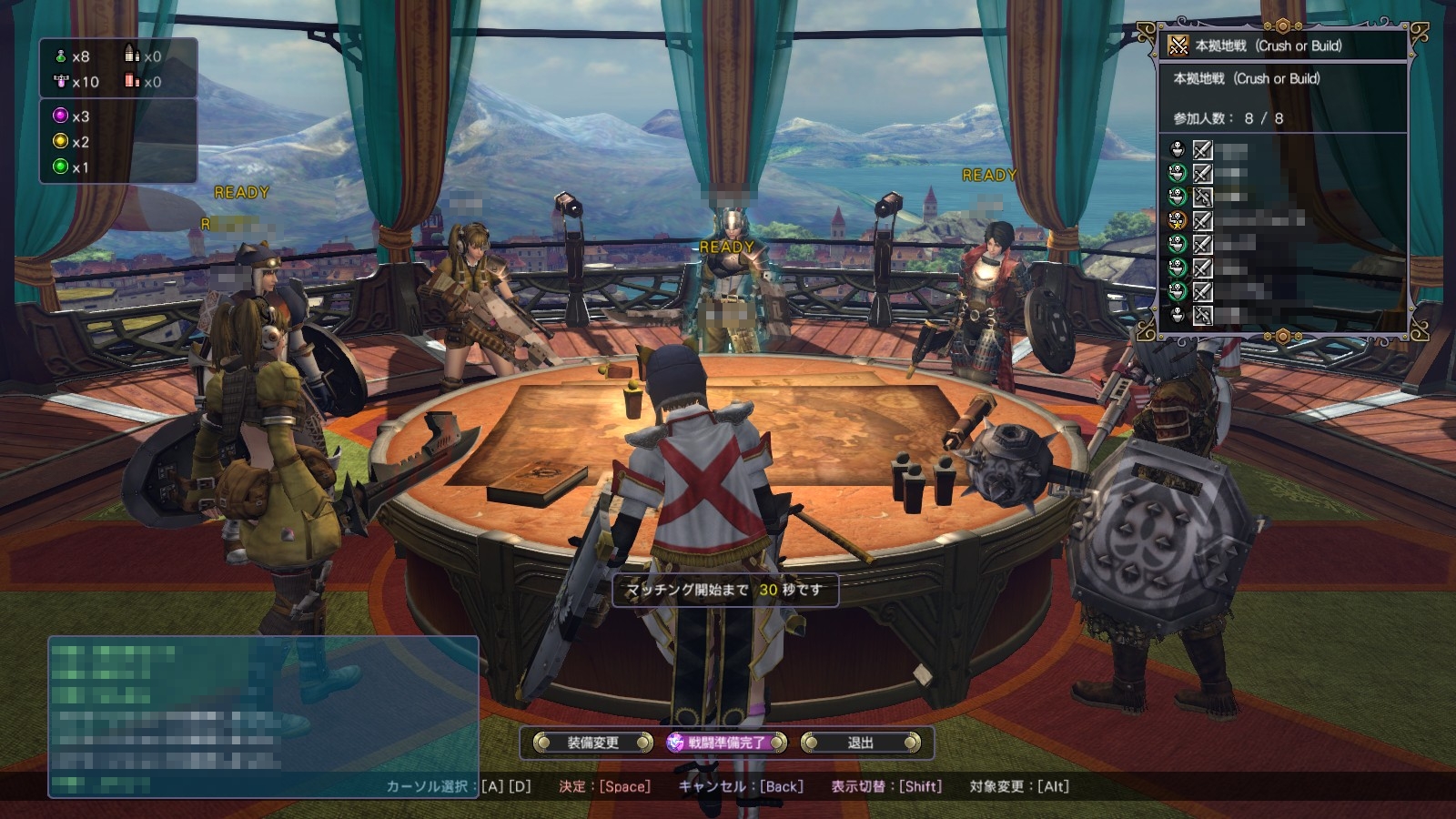The image size is (1456, 819).
Task: Open the 装備変更 equipment change menu
Action: click(592, 743)
